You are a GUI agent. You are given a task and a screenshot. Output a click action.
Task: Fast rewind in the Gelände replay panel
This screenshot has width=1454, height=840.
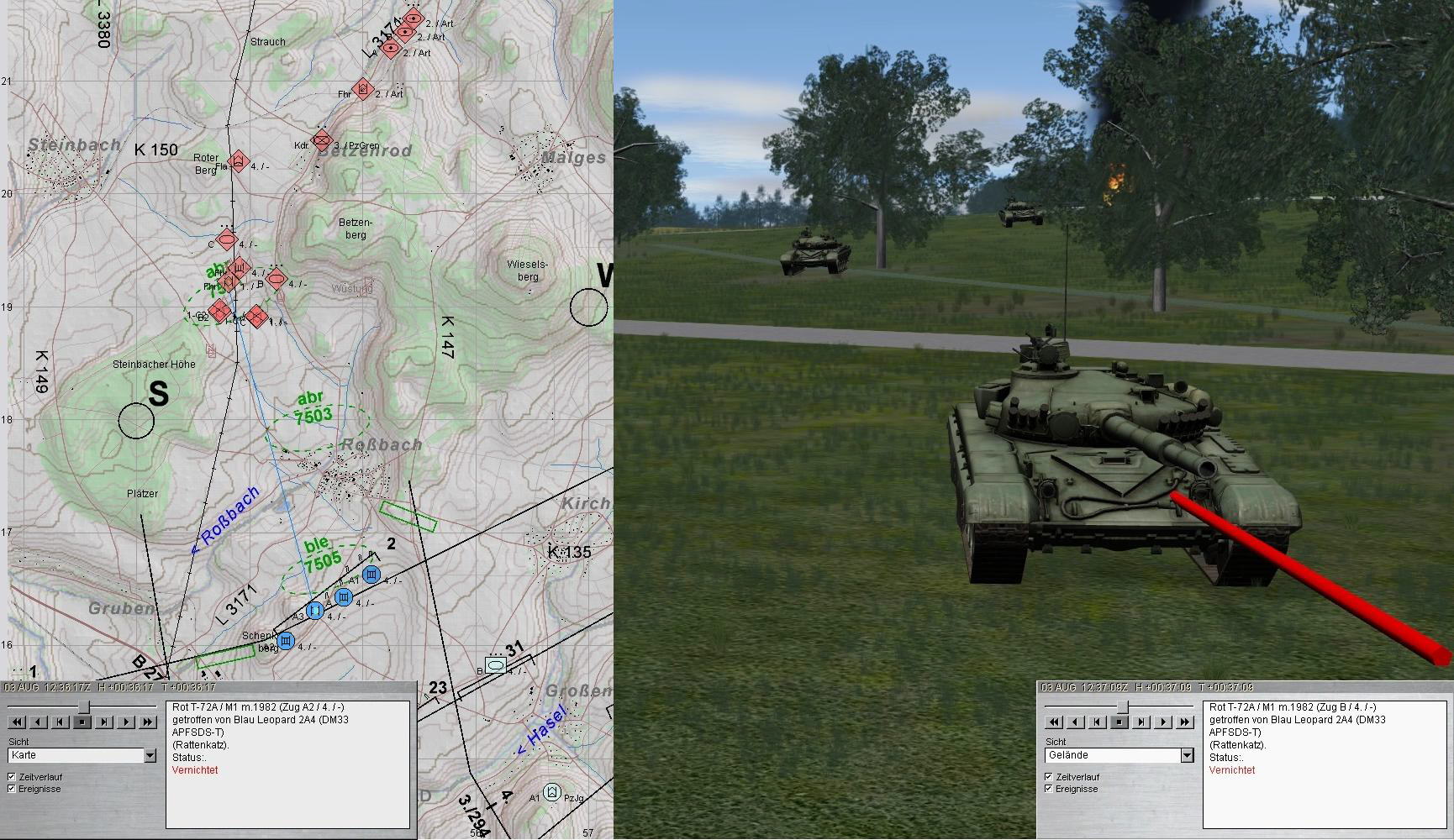click(1054, 722)
